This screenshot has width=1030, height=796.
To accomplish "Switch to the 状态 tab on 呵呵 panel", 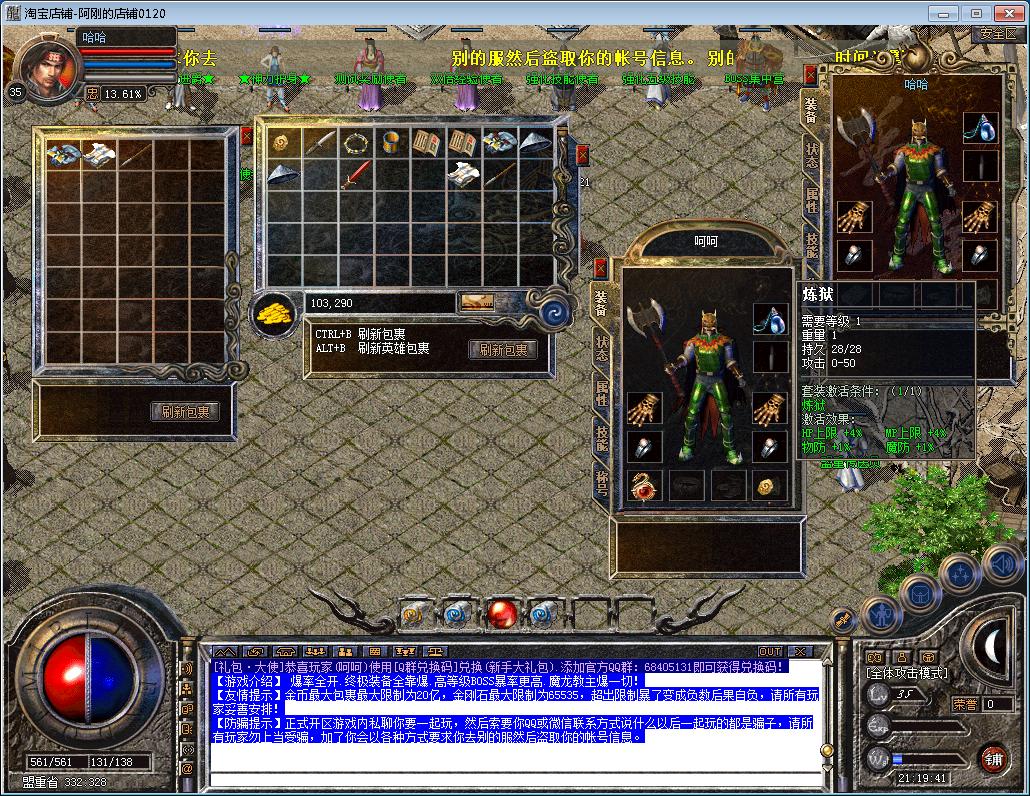I will click(601, 348).
